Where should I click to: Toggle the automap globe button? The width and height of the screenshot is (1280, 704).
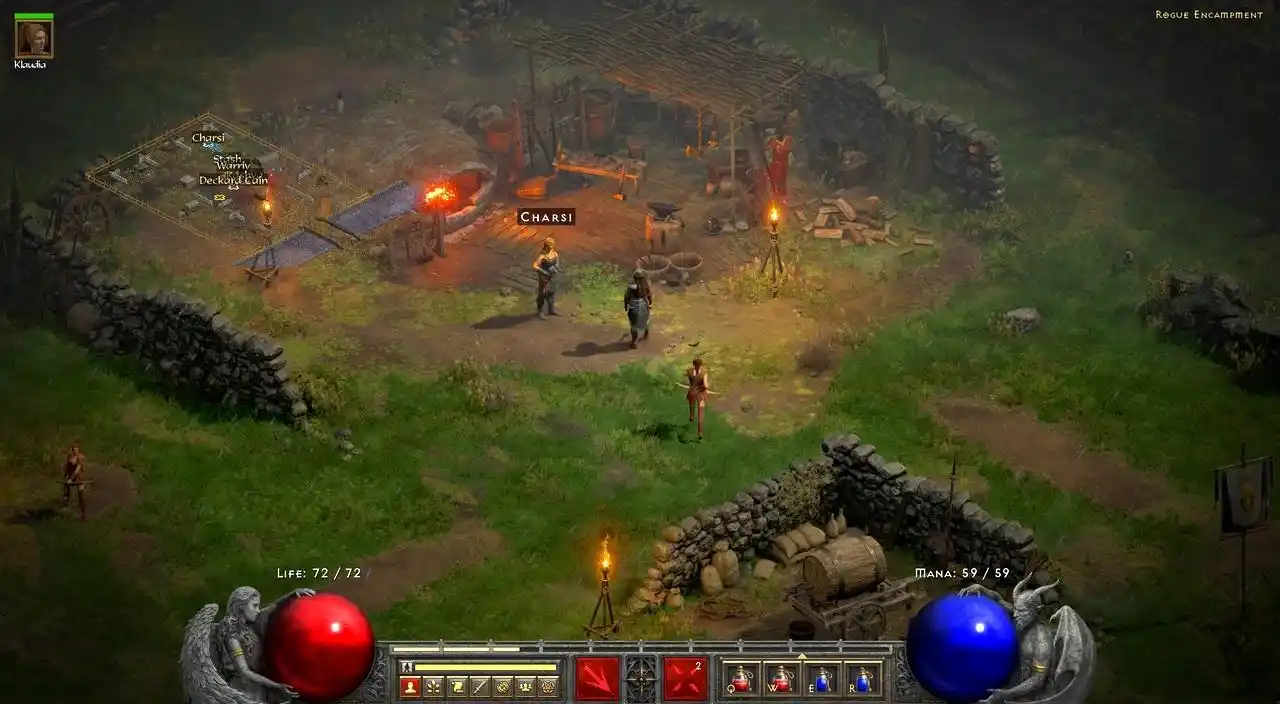pyautogui.click(x=502, y=686)
